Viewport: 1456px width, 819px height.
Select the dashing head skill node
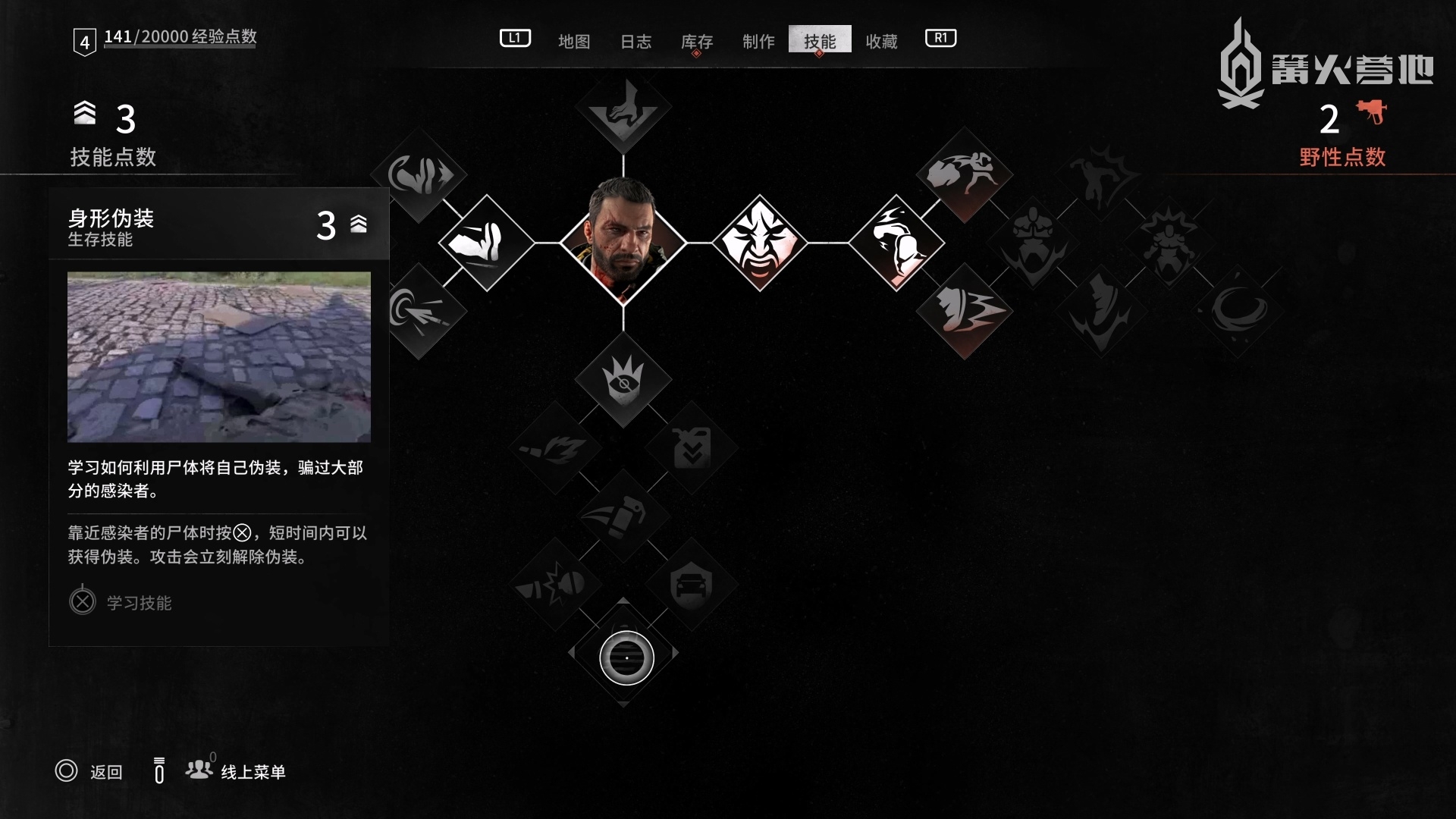964,311
